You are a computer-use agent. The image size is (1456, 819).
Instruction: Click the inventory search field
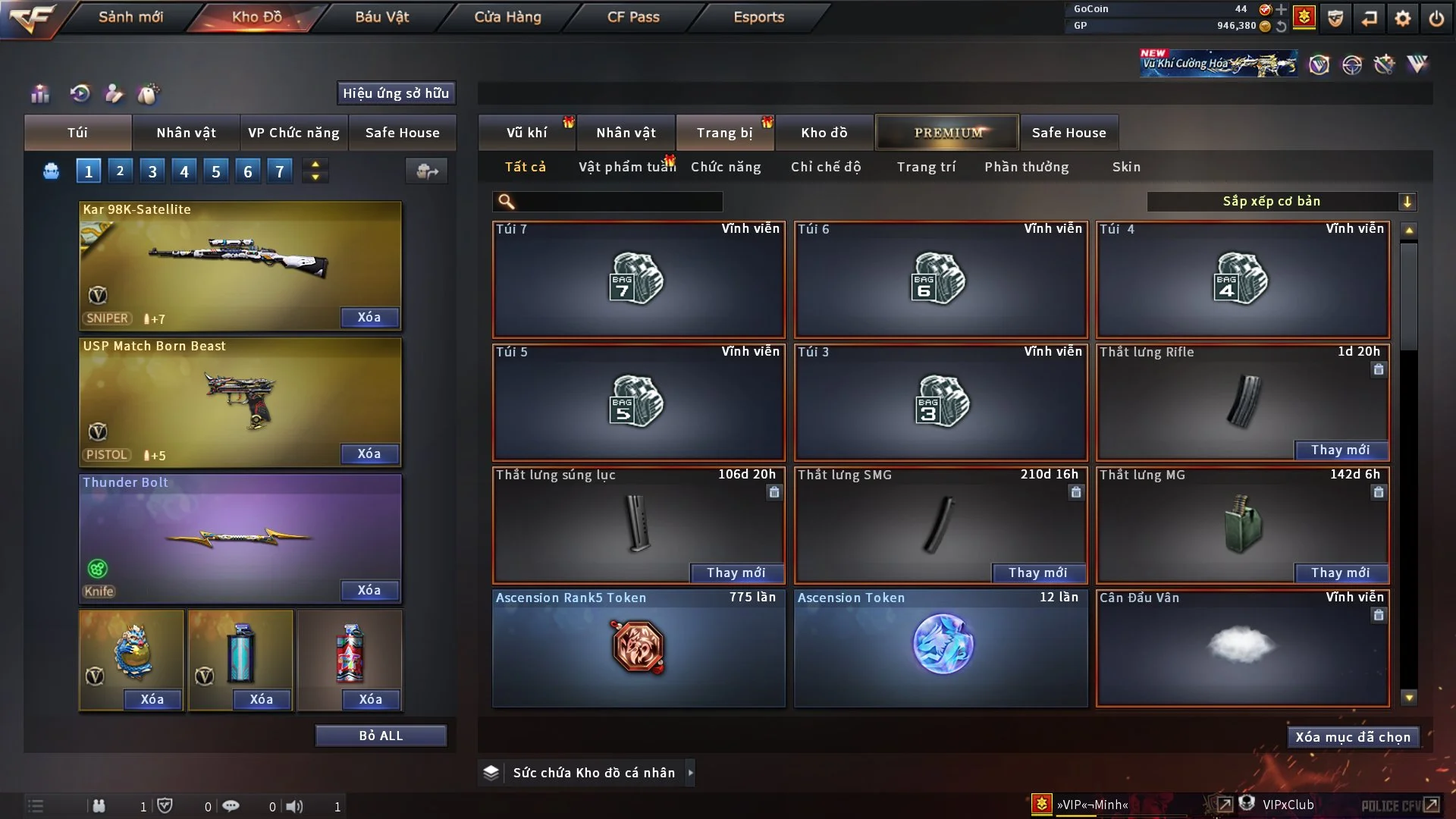(x=619, y=201)
